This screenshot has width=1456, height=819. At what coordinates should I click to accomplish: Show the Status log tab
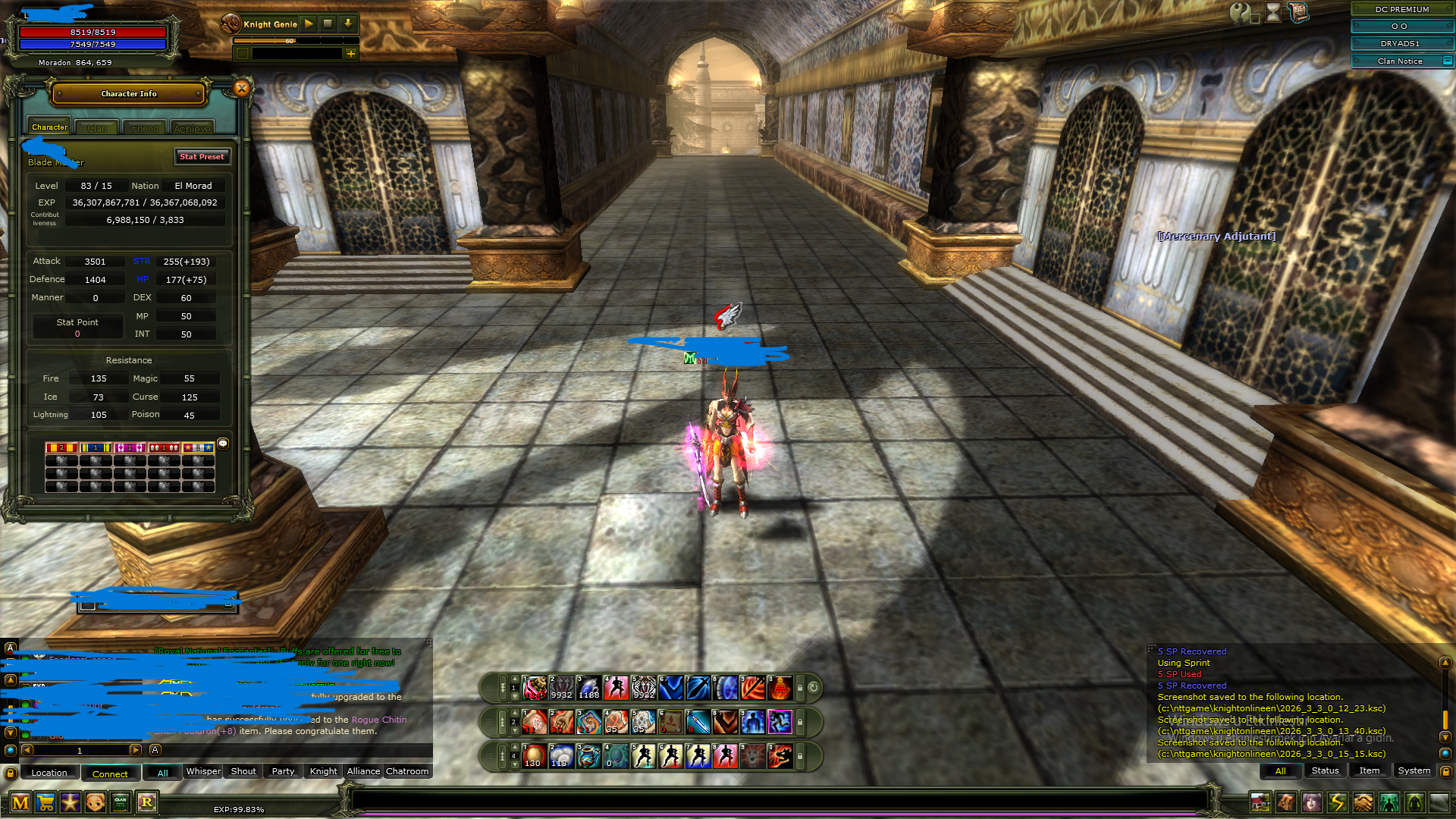[x=1325, y=770]
